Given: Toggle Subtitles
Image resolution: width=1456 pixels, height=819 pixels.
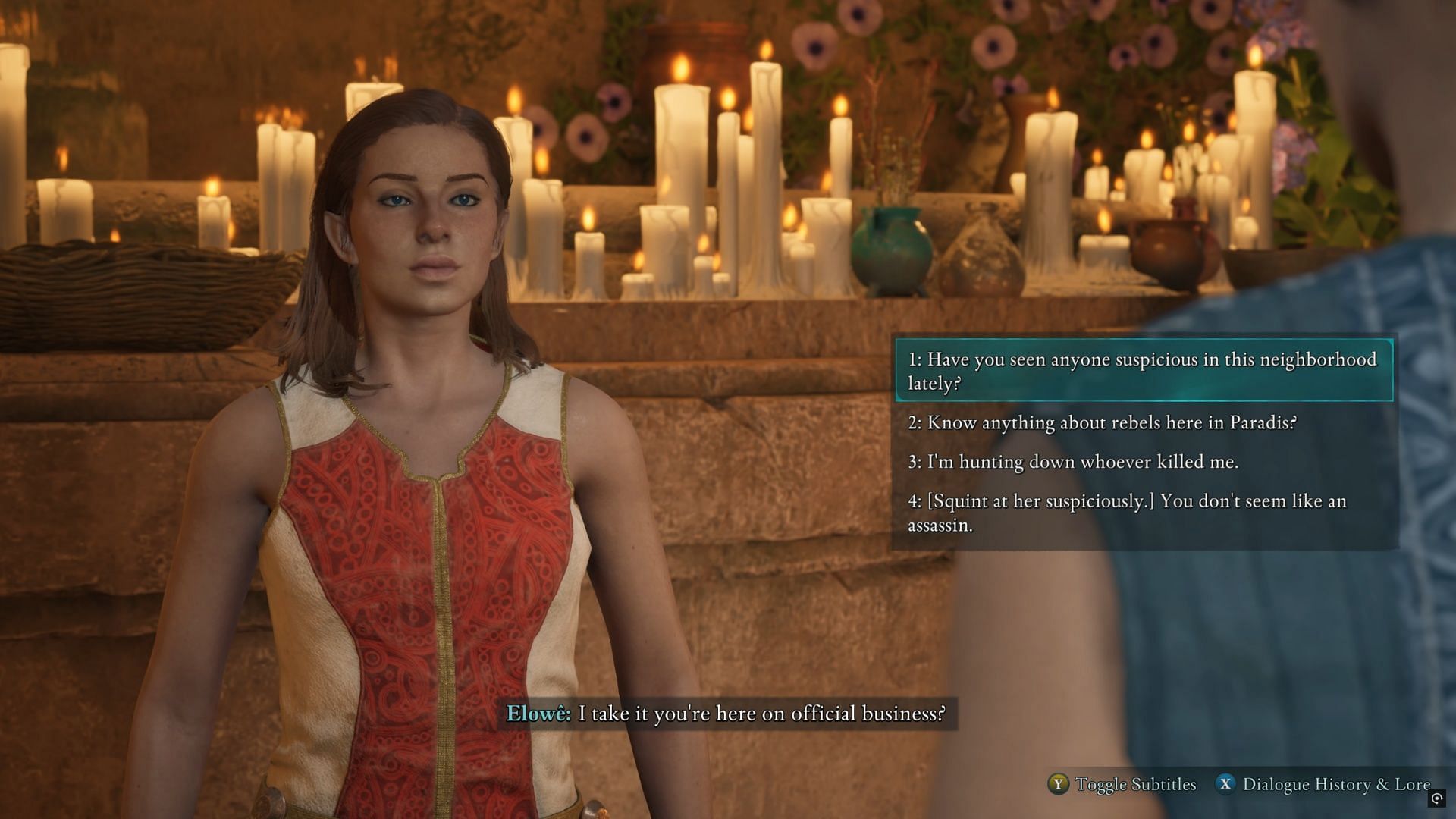Looking at the screenshot, I should 1122,784.
